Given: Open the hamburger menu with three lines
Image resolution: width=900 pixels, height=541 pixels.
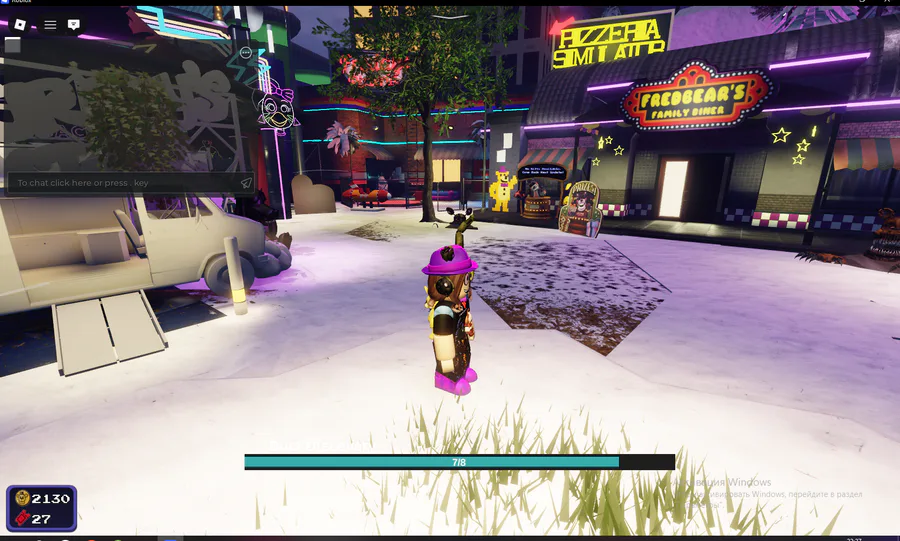Looking at the screenshot, I should click(50, 24).
